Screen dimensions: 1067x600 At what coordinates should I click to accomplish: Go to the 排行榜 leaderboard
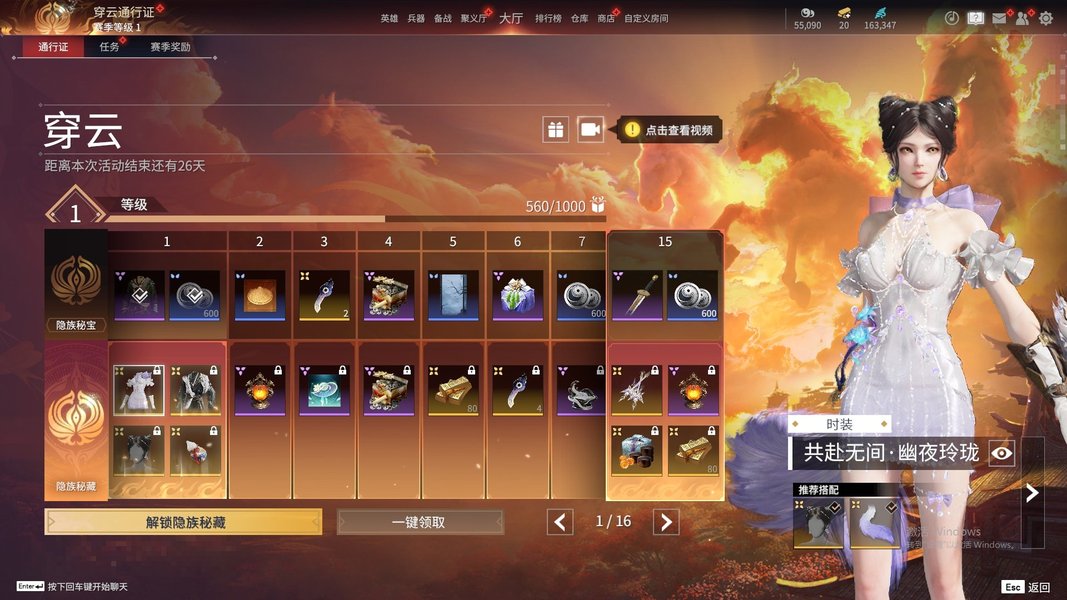pos(548,19)
